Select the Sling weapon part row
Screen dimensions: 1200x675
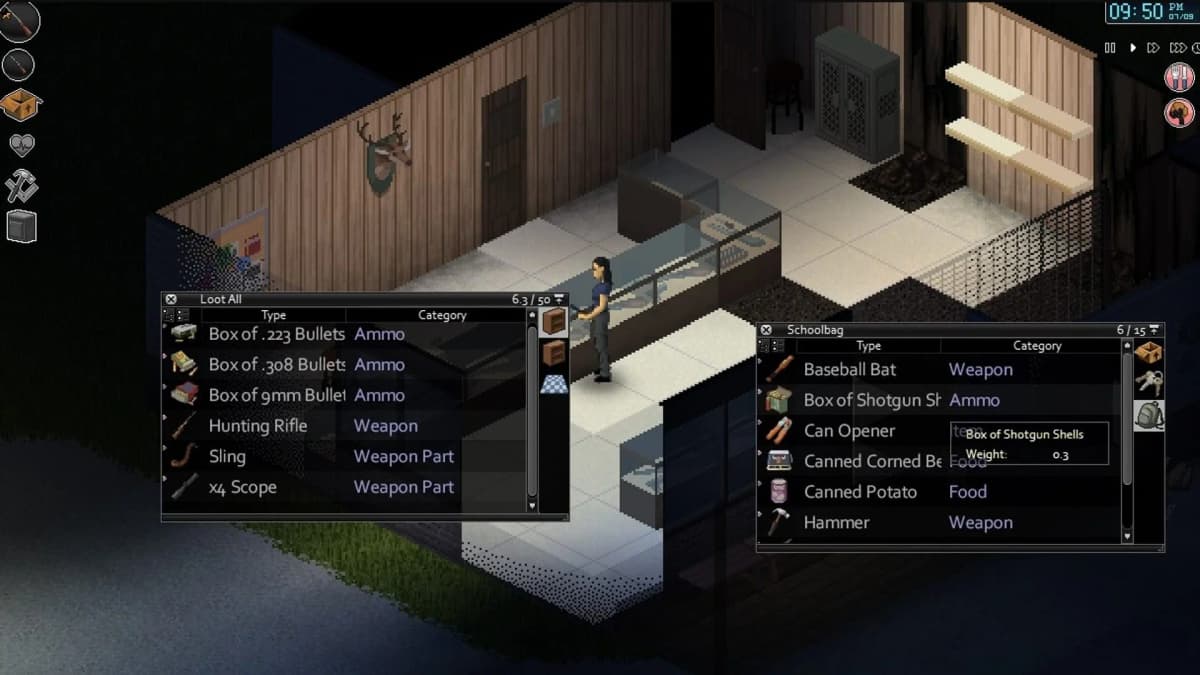(227, 457)
